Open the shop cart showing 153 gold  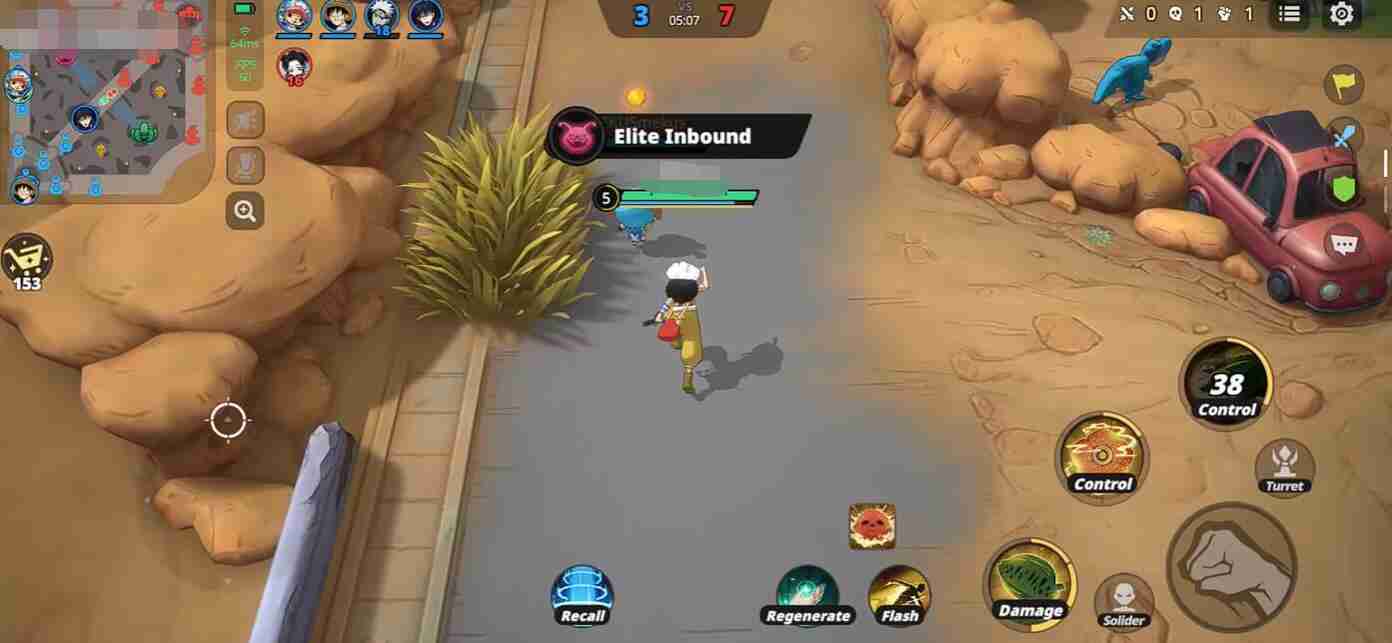pos(26,260)
